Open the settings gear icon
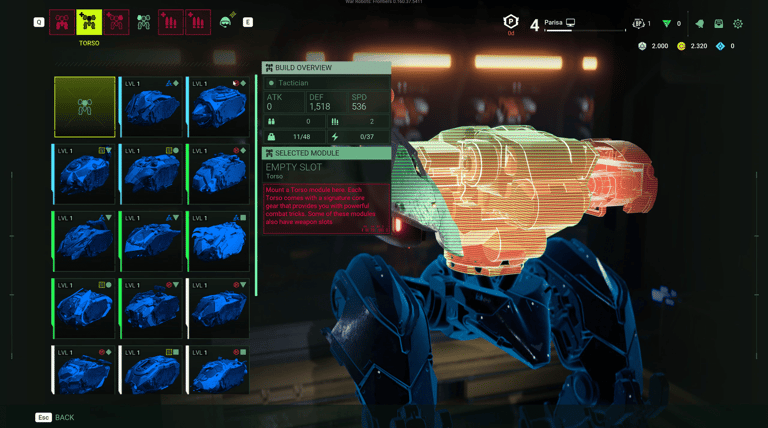 pos(738,23)
